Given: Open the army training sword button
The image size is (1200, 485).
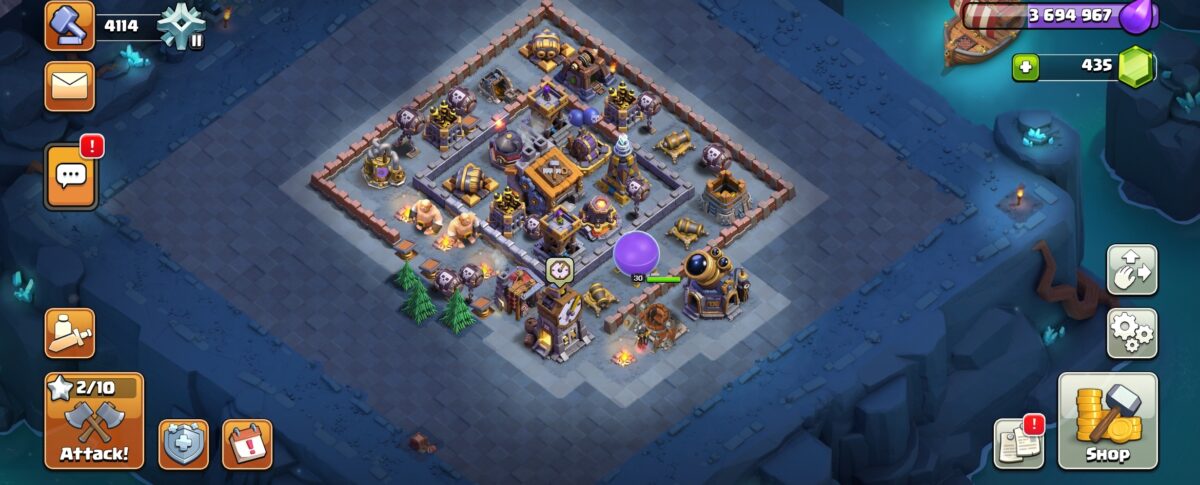Looking at the screenshot, I should pos(70,332).
